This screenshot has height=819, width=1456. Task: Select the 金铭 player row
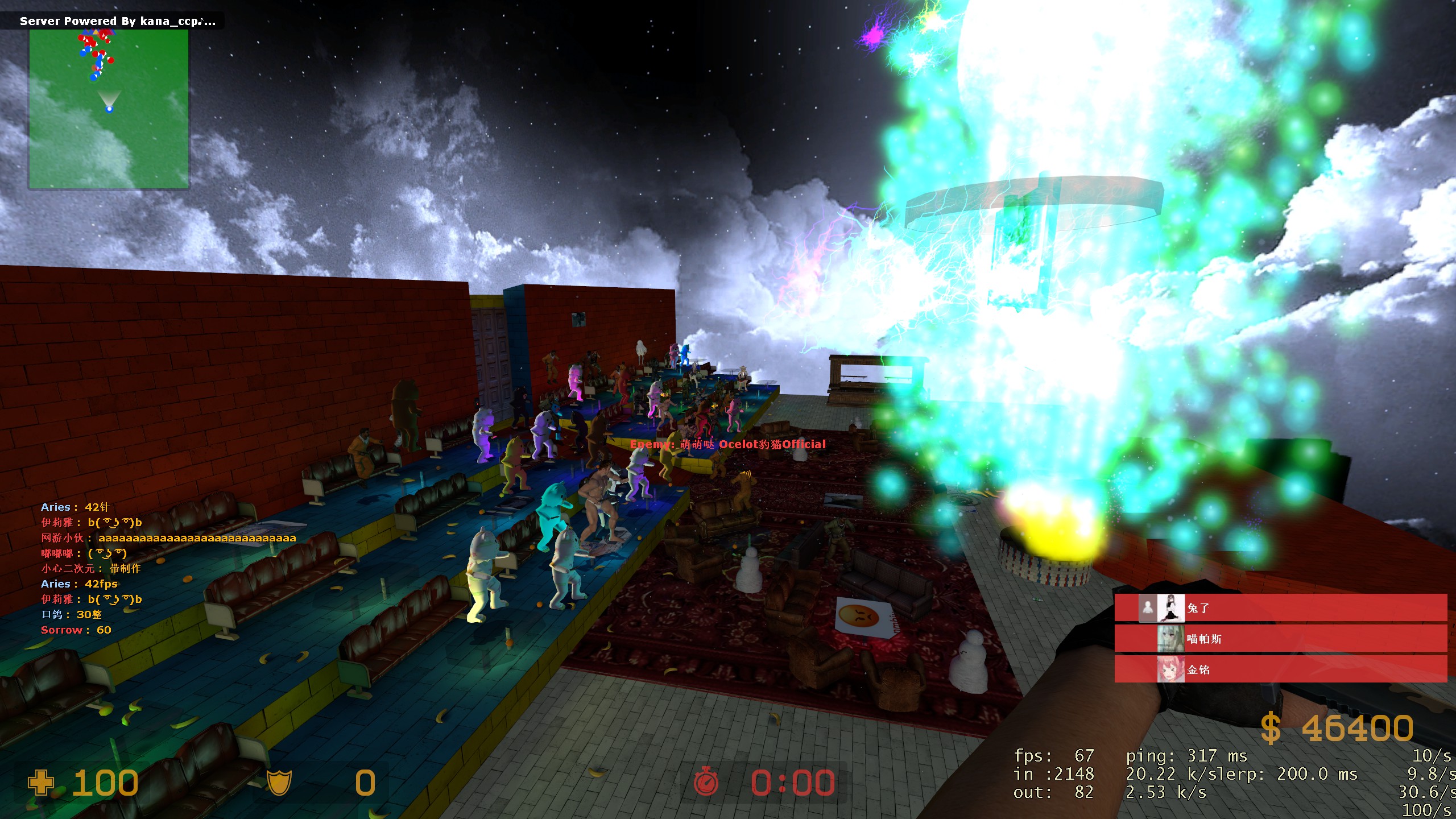click(1280, 669)
